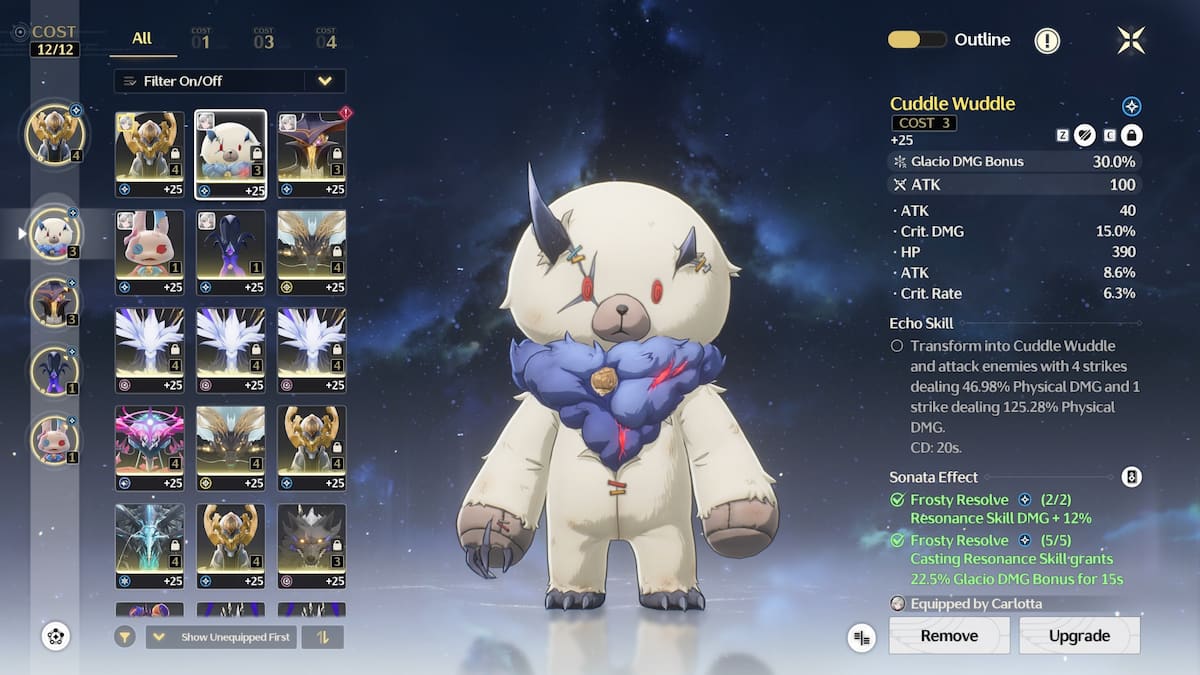
Task: Close the echo screen with the X icon
Action: click(1131, 40)
